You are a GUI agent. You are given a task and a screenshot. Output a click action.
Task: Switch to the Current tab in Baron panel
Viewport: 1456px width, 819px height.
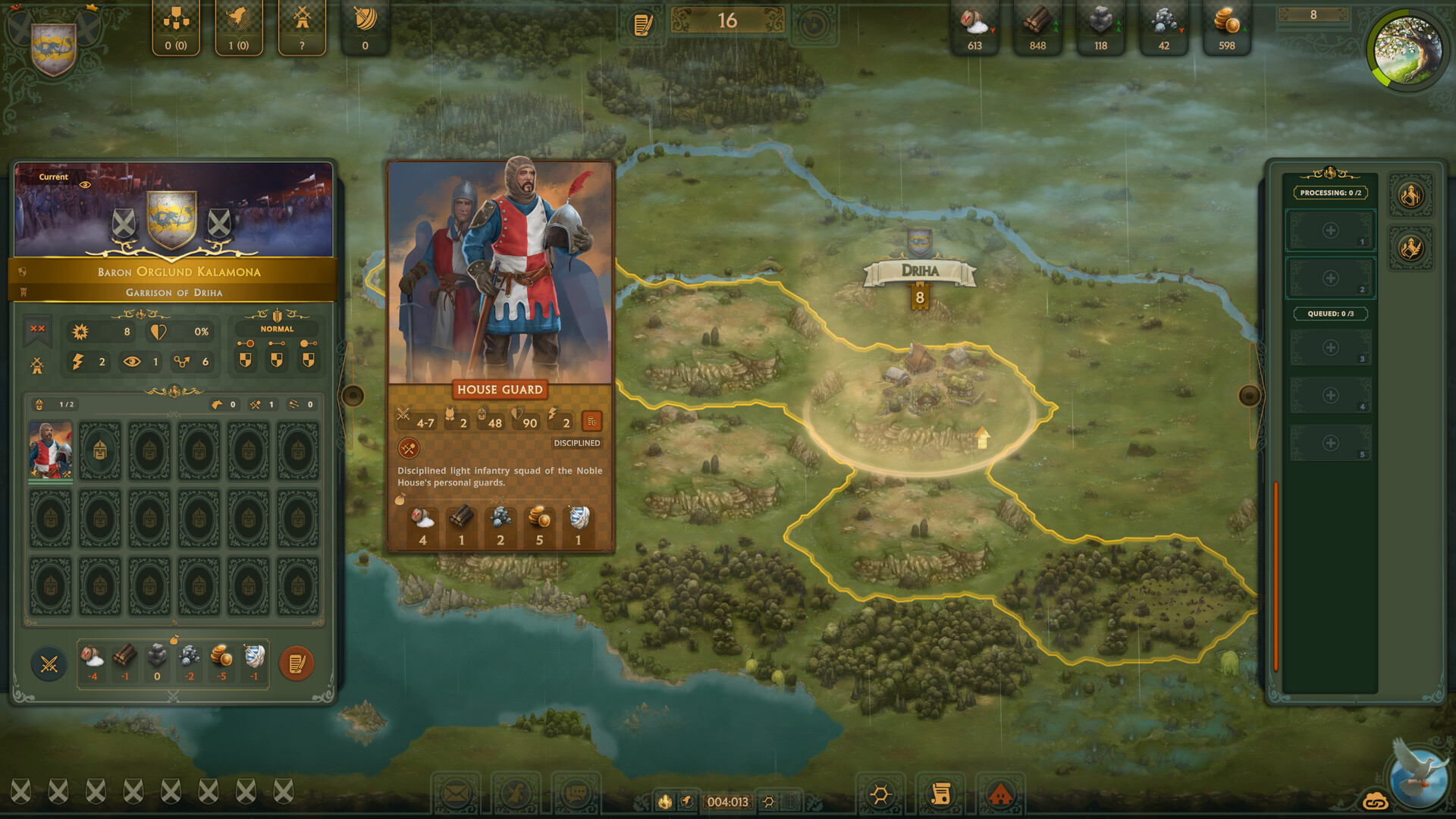(54, 177)
